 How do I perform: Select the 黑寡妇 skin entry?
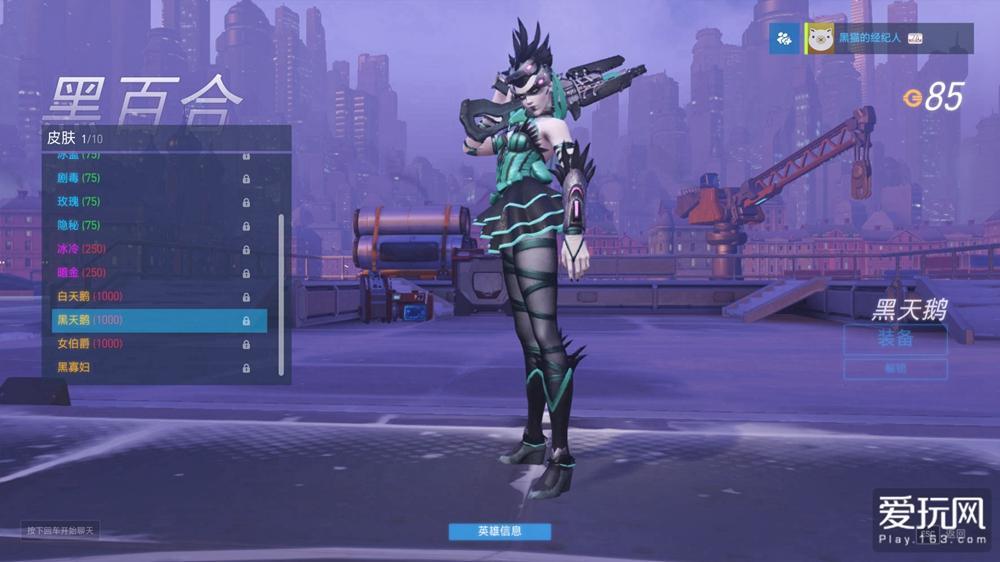click(150, 368)
